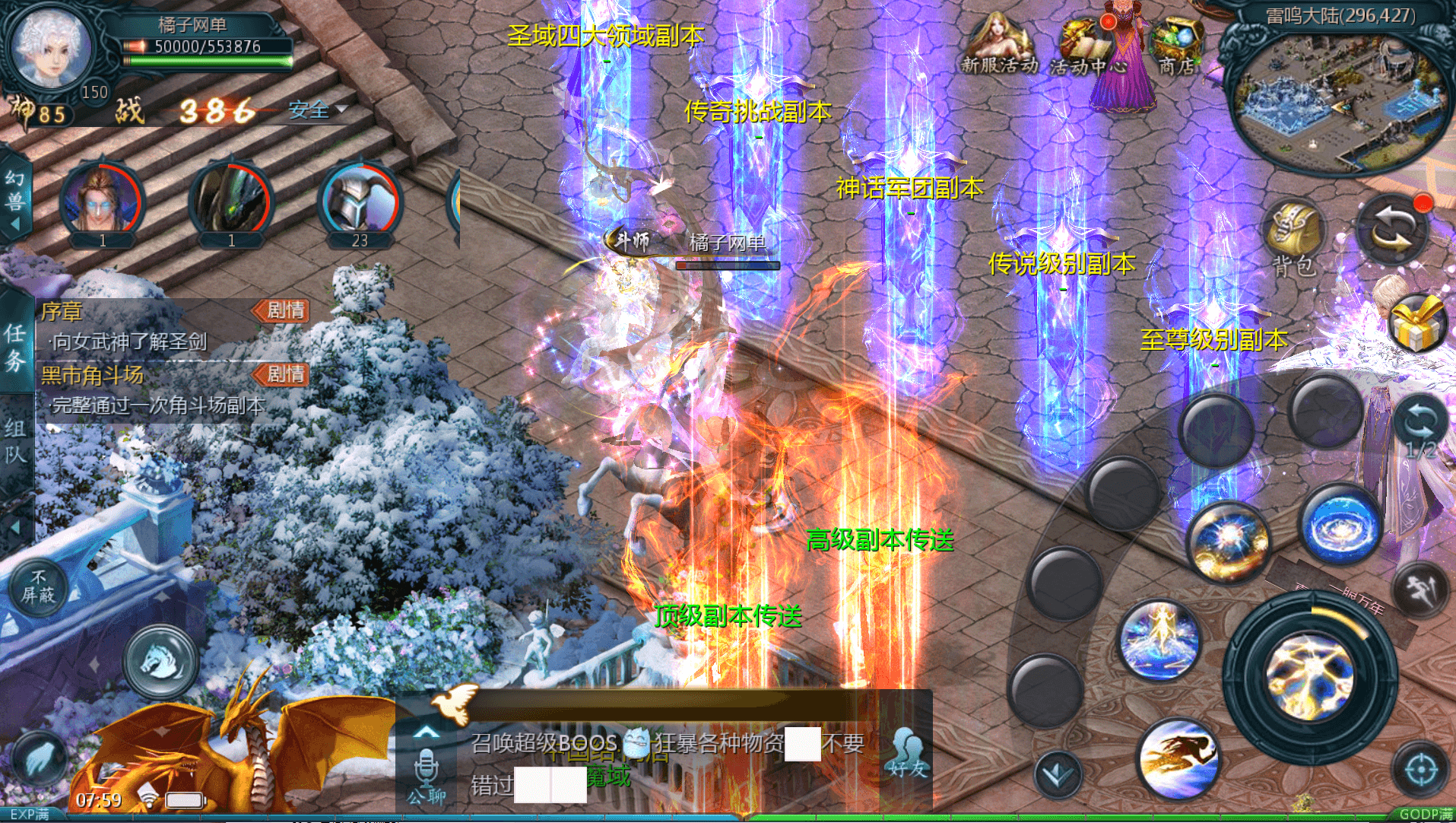Click the target lock crosshair button

coord(1420,770)
